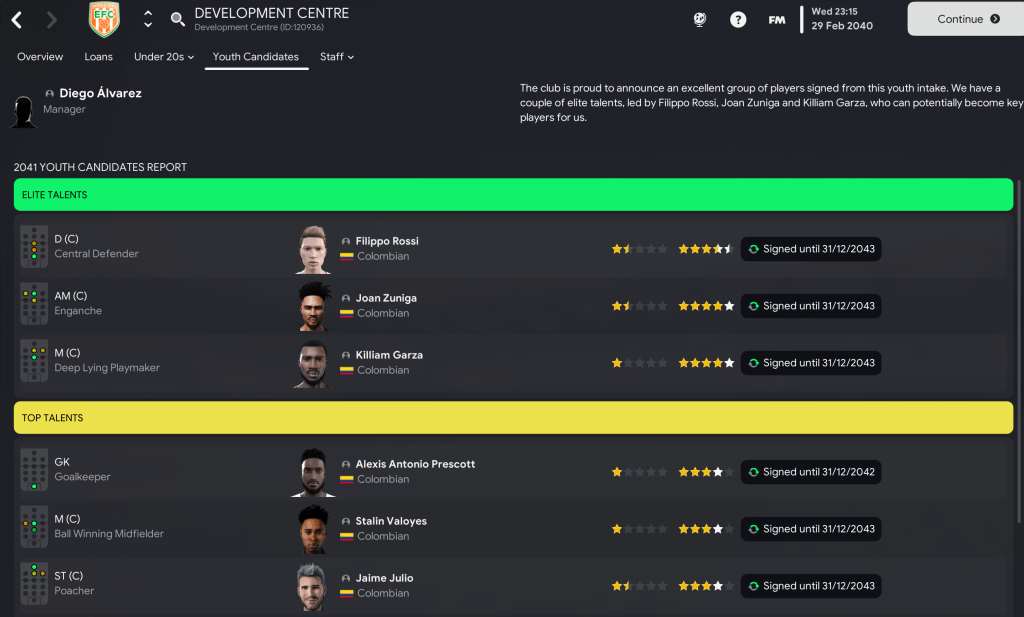Open the FM menu
This screenshot has height=617, width=1024.
tap(776, 19)
